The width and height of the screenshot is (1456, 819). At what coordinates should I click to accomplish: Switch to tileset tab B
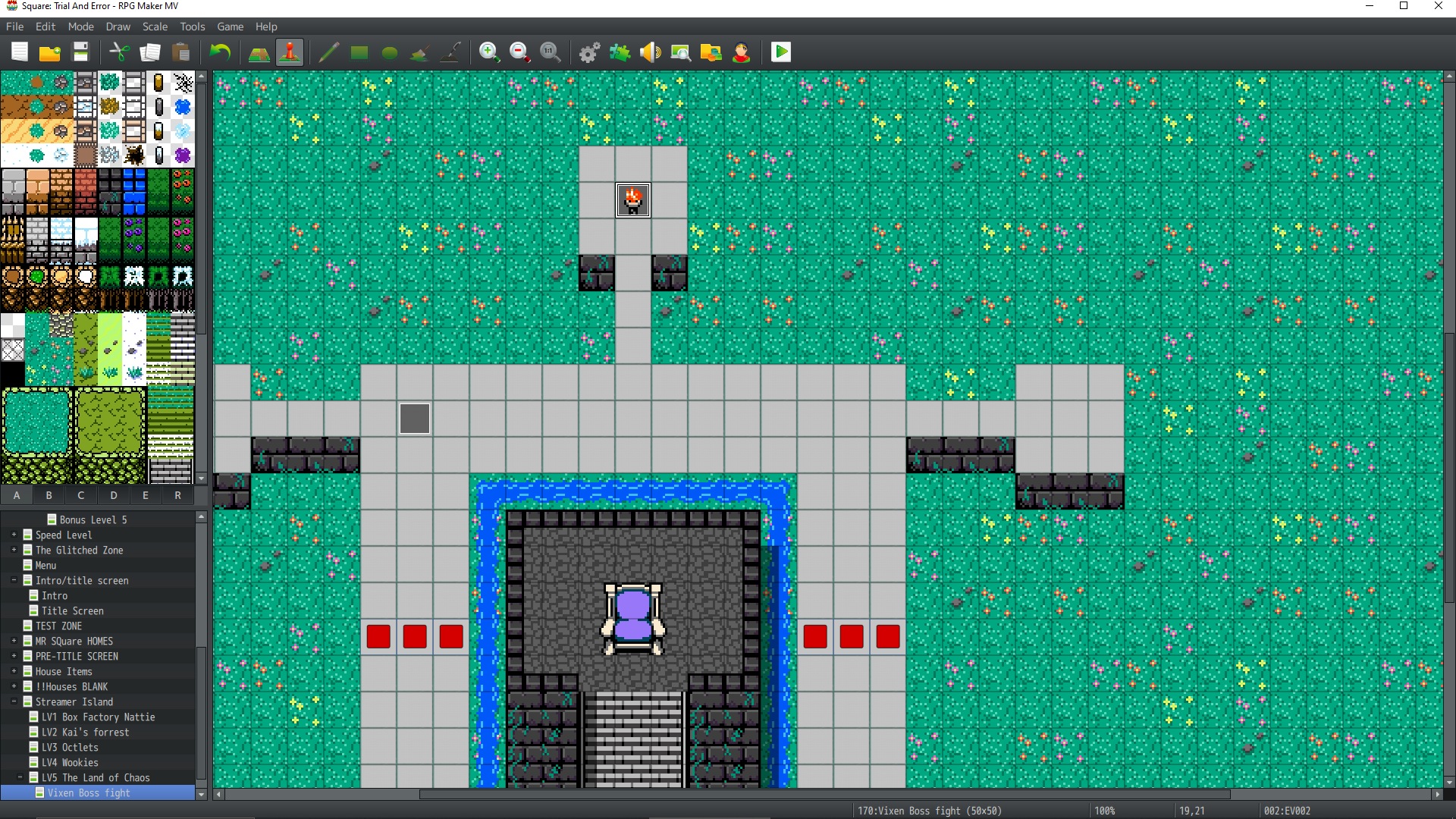click(49, 496)
